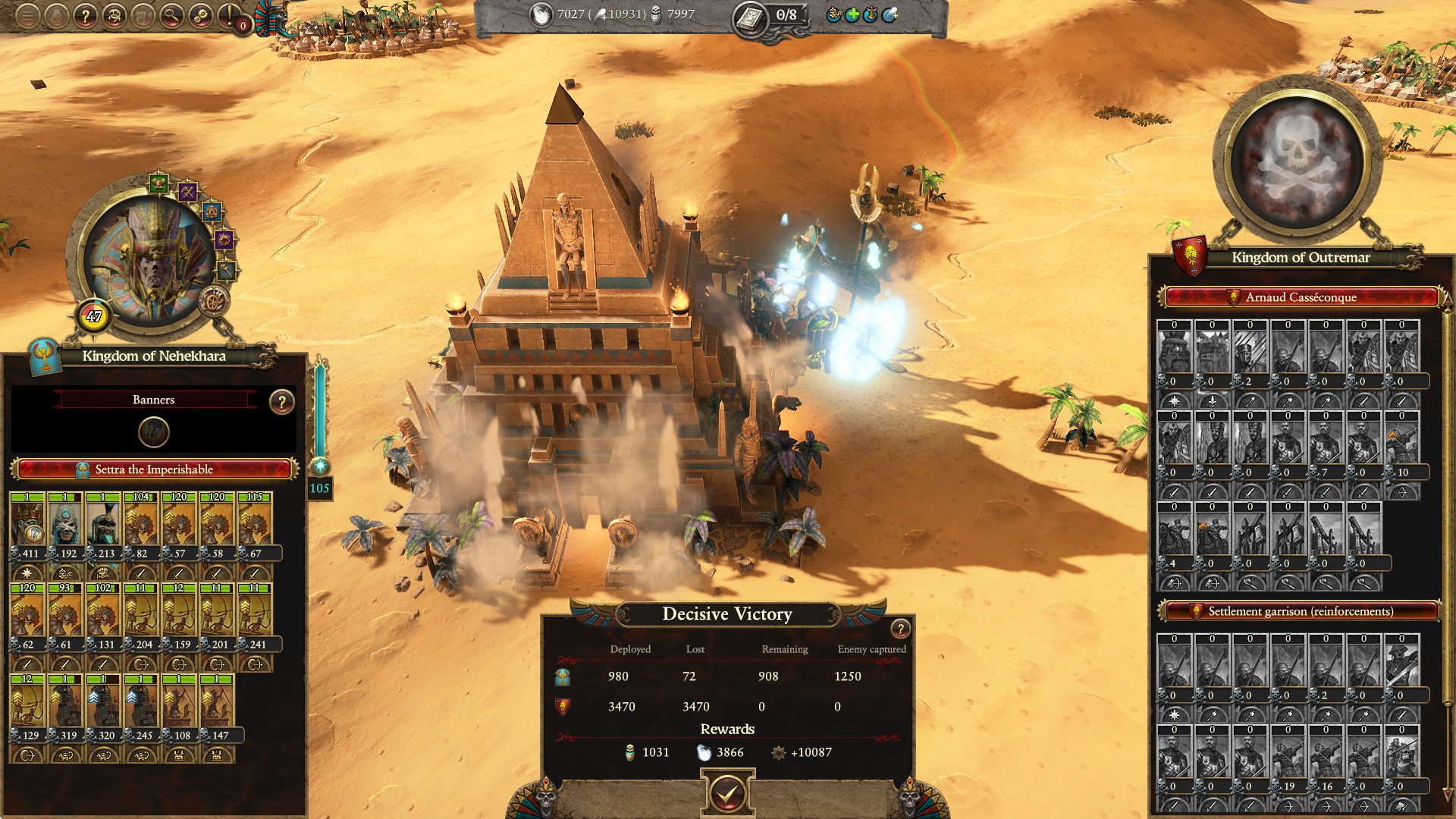Select the archer unit card with 241 kills

click(x=255, y=613)
